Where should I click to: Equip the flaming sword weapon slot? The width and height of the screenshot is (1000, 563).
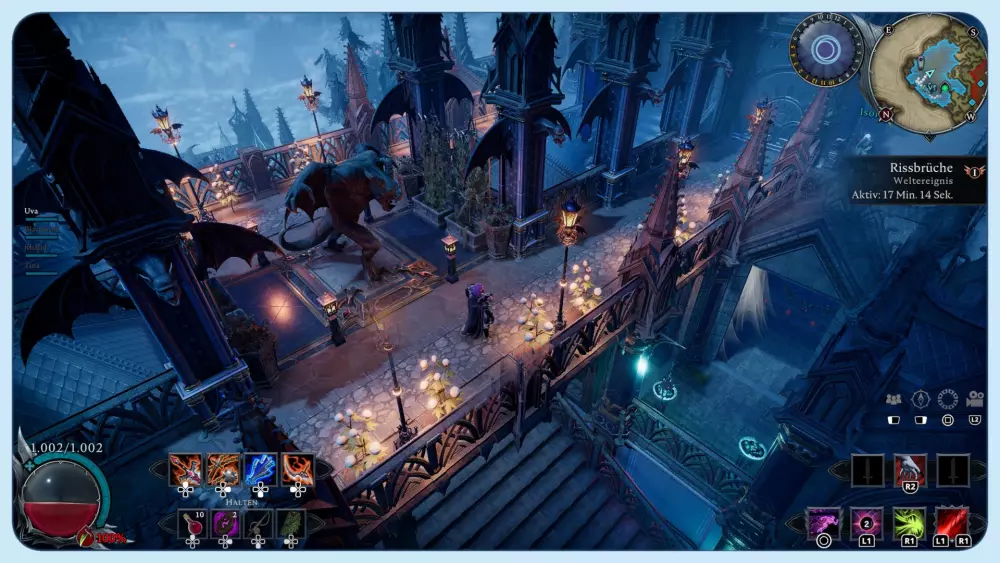coord(186,469)
